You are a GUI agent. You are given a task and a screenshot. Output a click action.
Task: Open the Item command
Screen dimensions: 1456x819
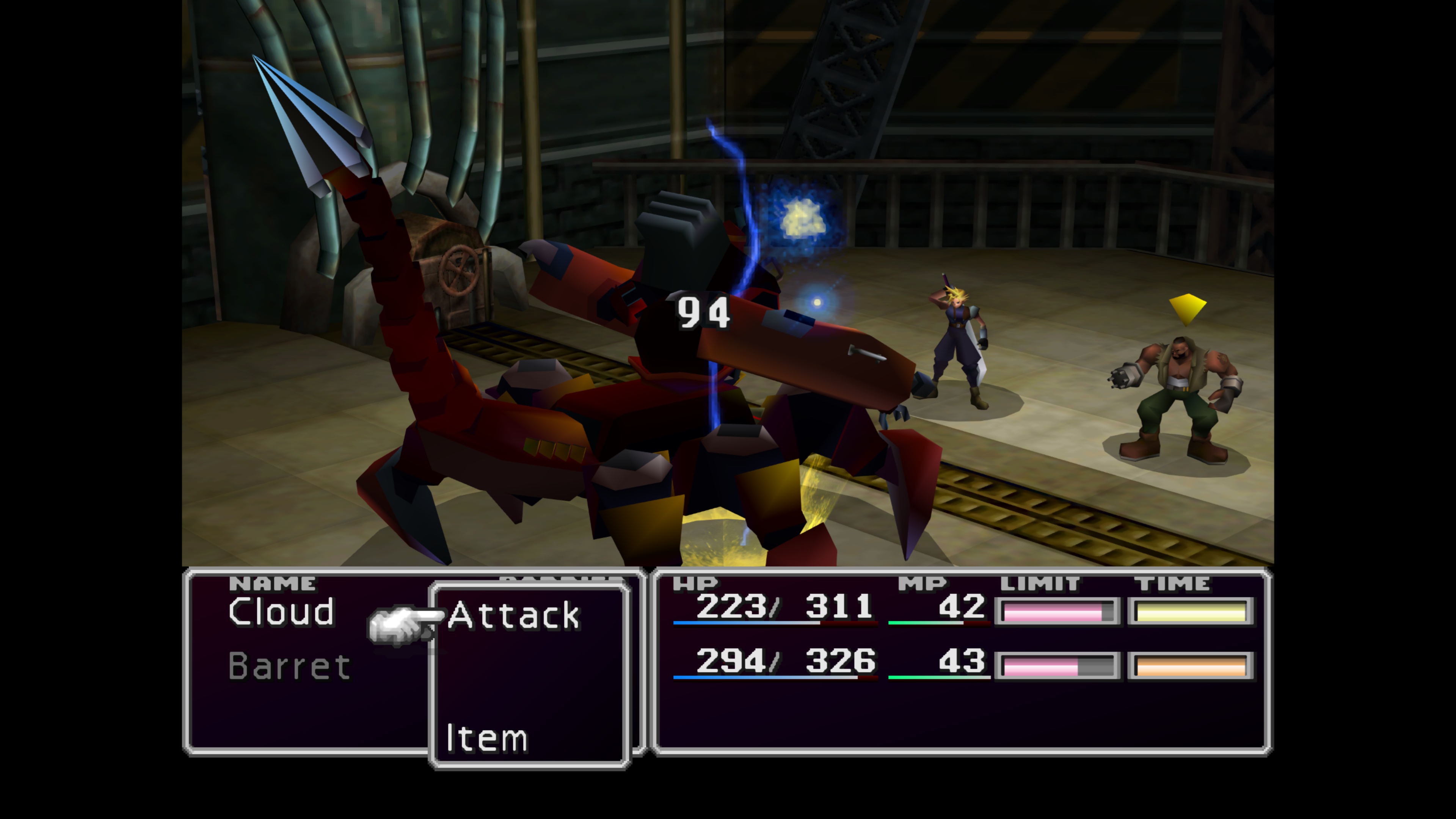point(486,737)
